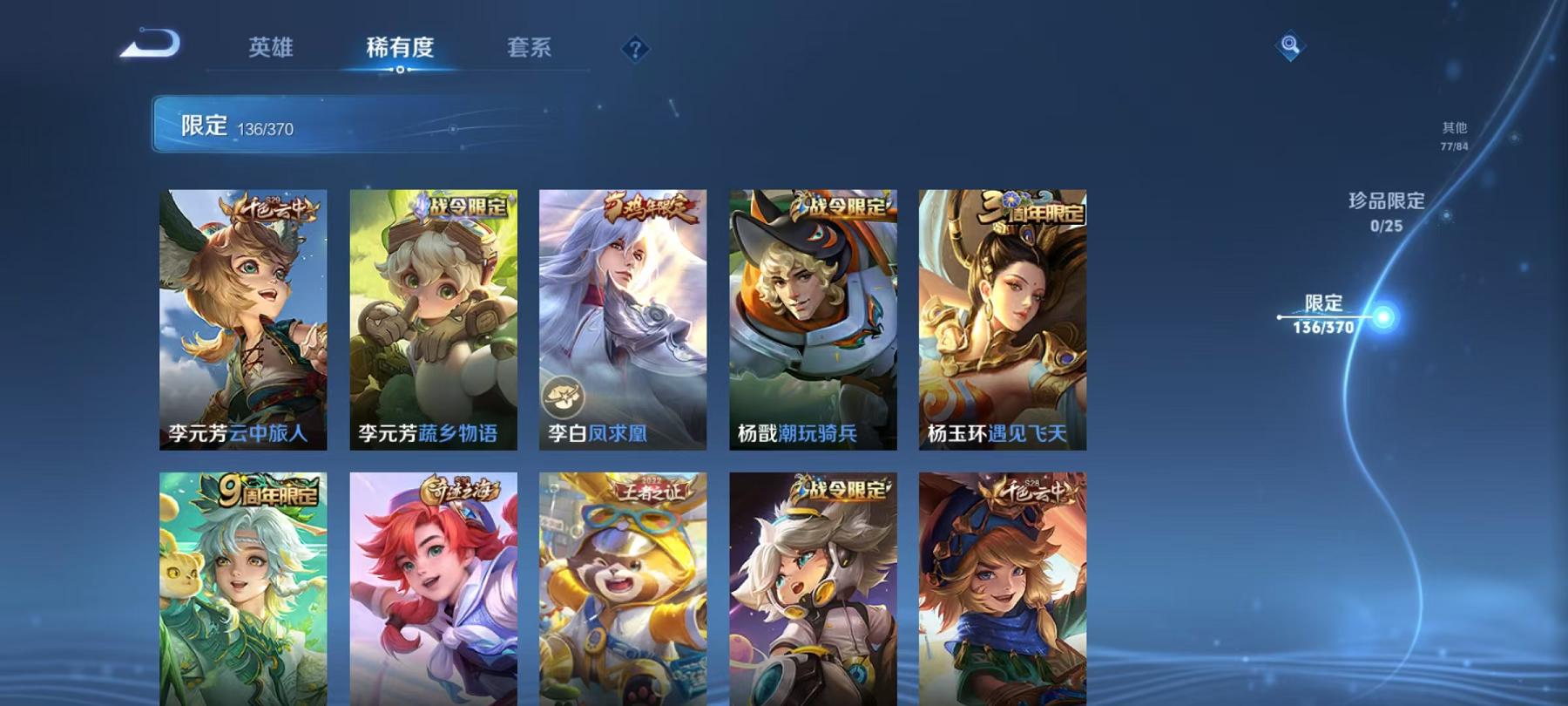Open the 稀有度 tab
This screenshot has width=1568, height=706.
pyautogui.click(x=398, y=50)
